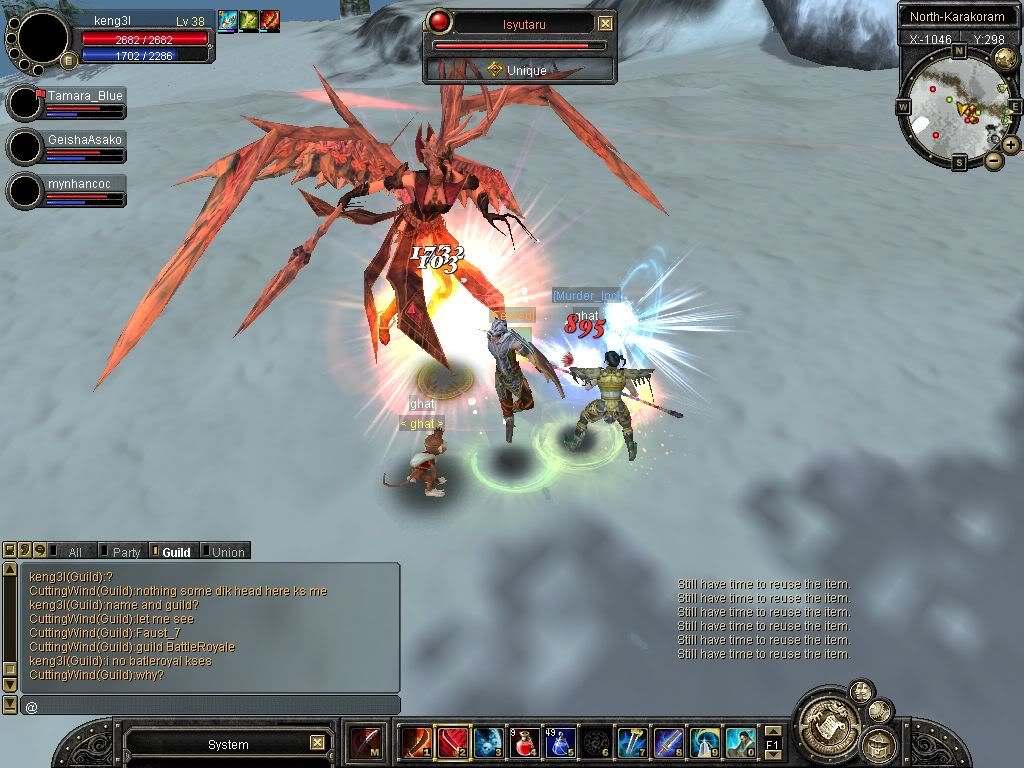Screen dimensions: 1024x768
Task: Activate the skull skill in slot 3
Action: tap(488, 742)
